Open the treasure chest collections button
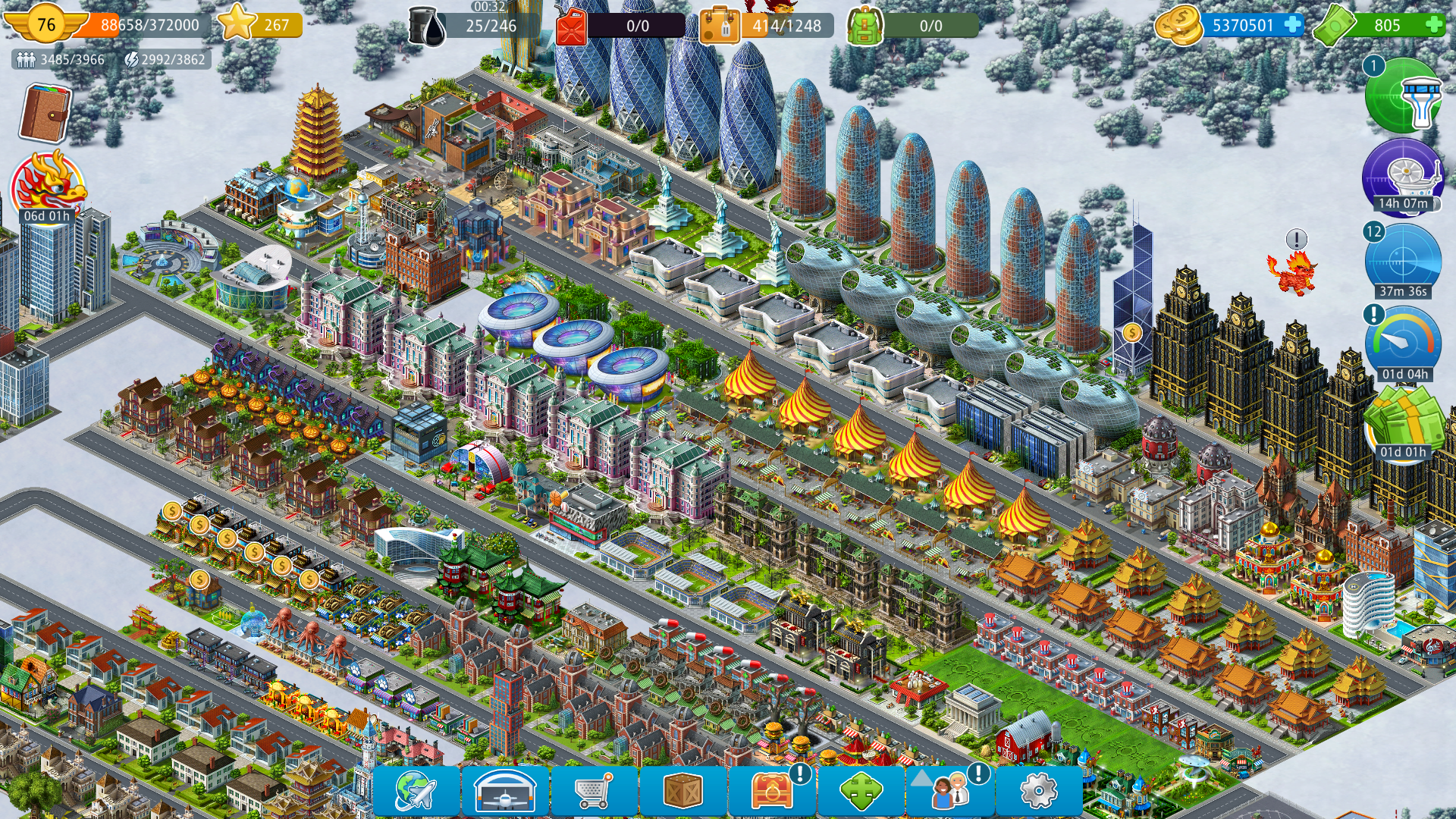Screen dimensions: 1456x819 772,792
